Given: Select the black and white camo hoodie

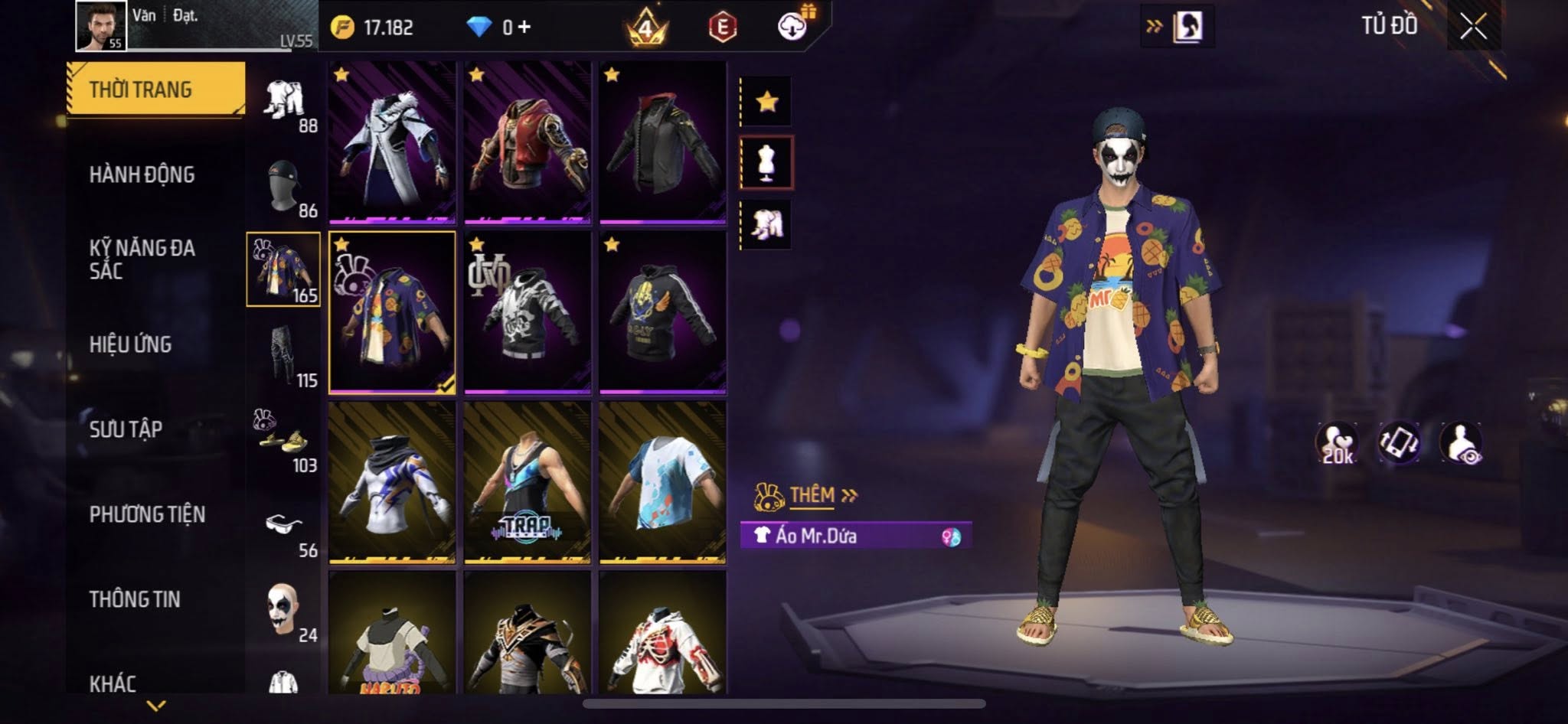Looking at the screenshot, I should (x=528, y=313).
